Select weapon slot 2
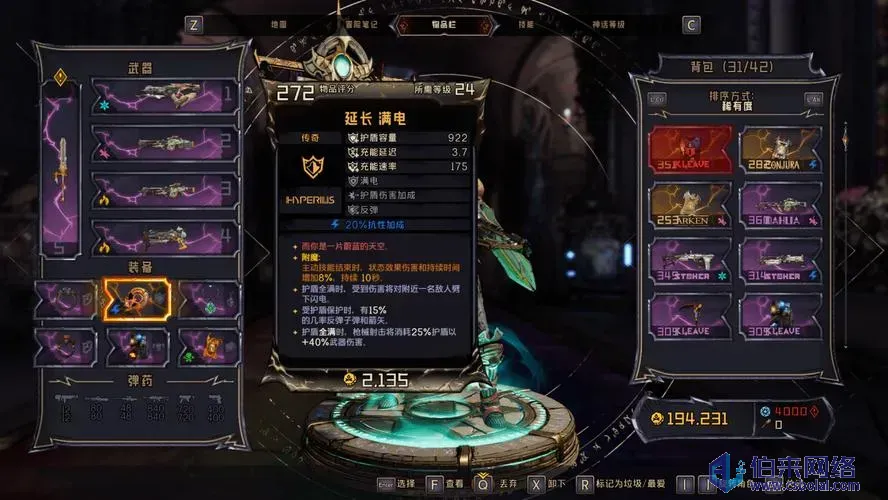This screenshot has height=500, width=888. click(x=165, y=144)
